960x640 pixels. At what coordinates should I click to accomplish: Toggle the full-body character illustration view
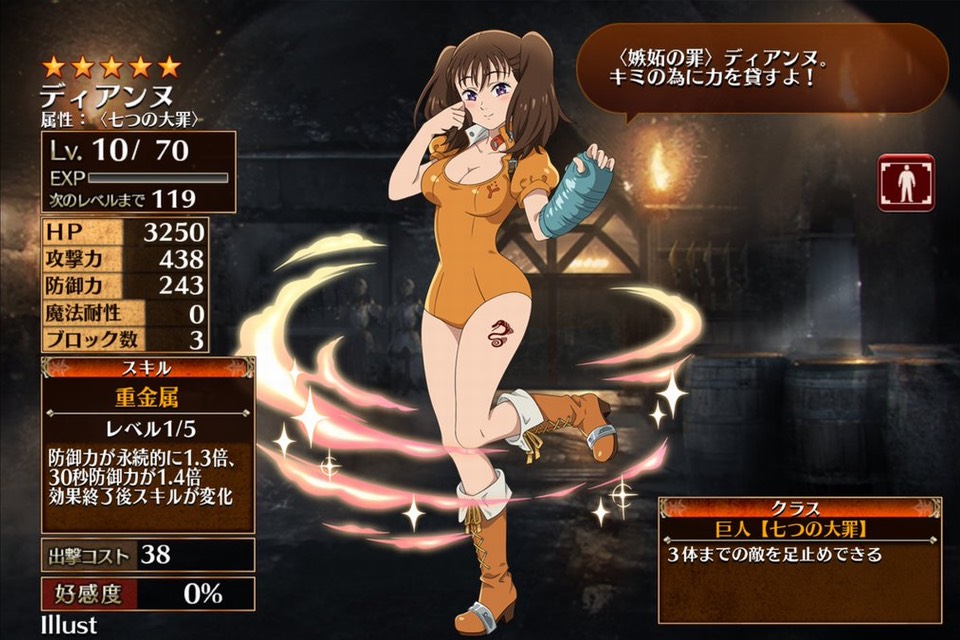point(905,182)
